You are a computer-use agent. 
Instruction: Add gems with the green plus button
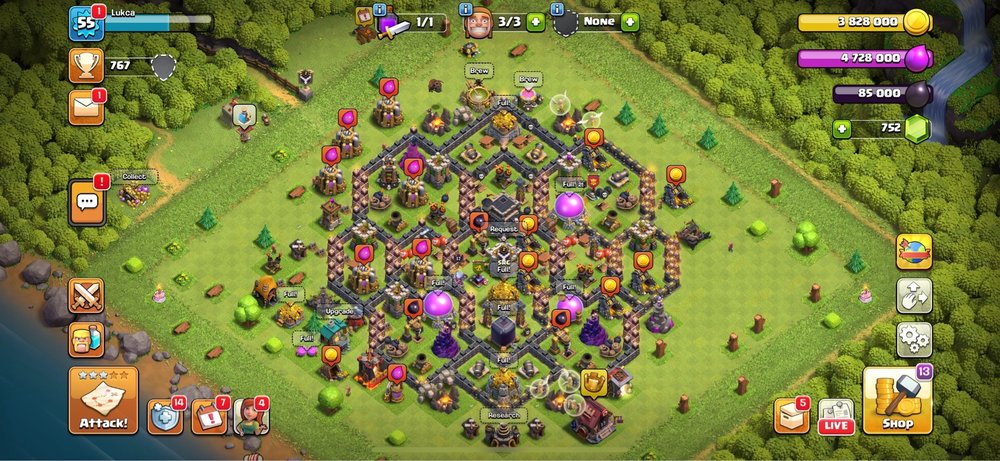[843, 128]
